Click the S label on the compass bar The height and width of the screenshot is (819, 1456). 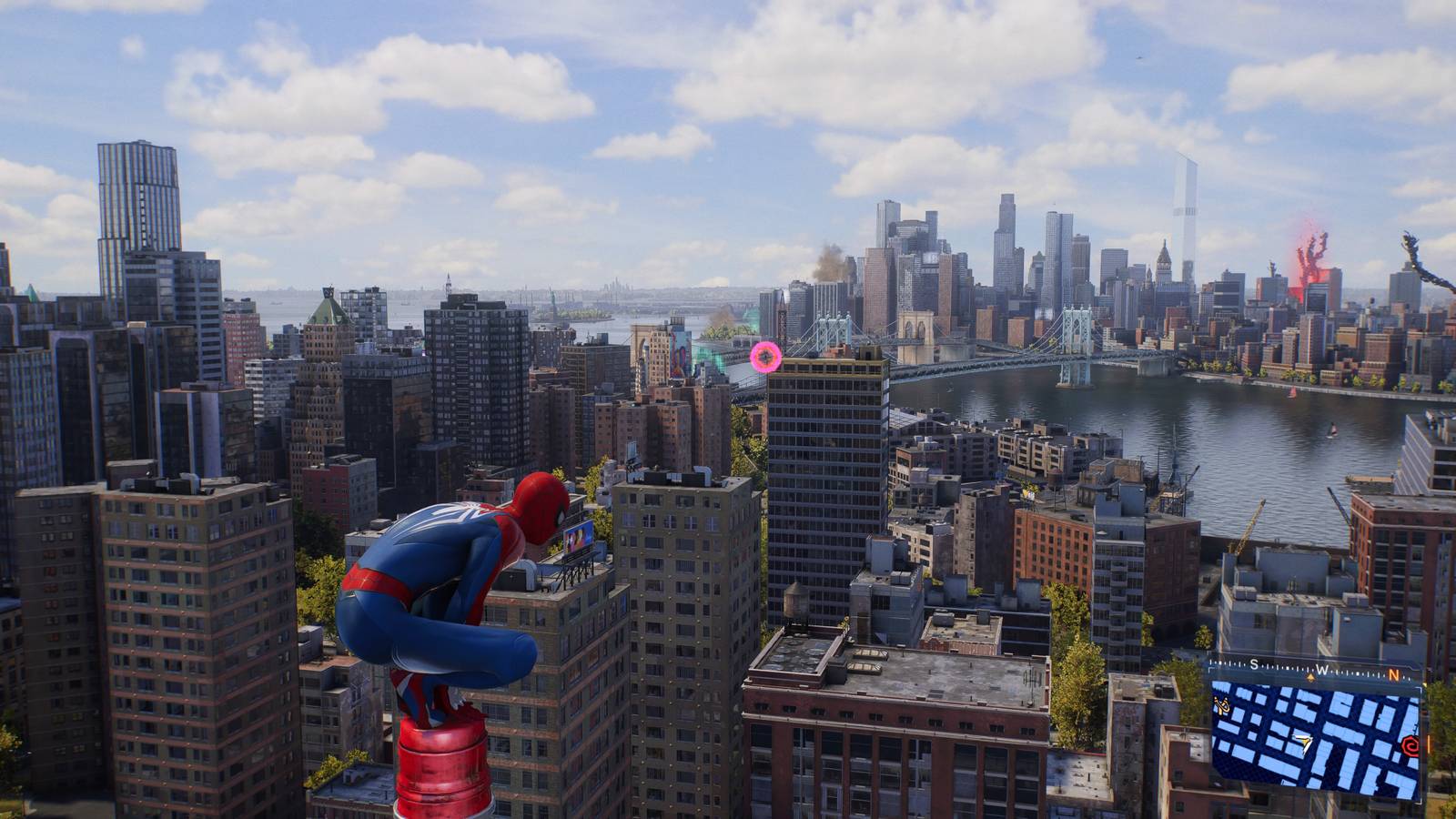(1254, 664)
